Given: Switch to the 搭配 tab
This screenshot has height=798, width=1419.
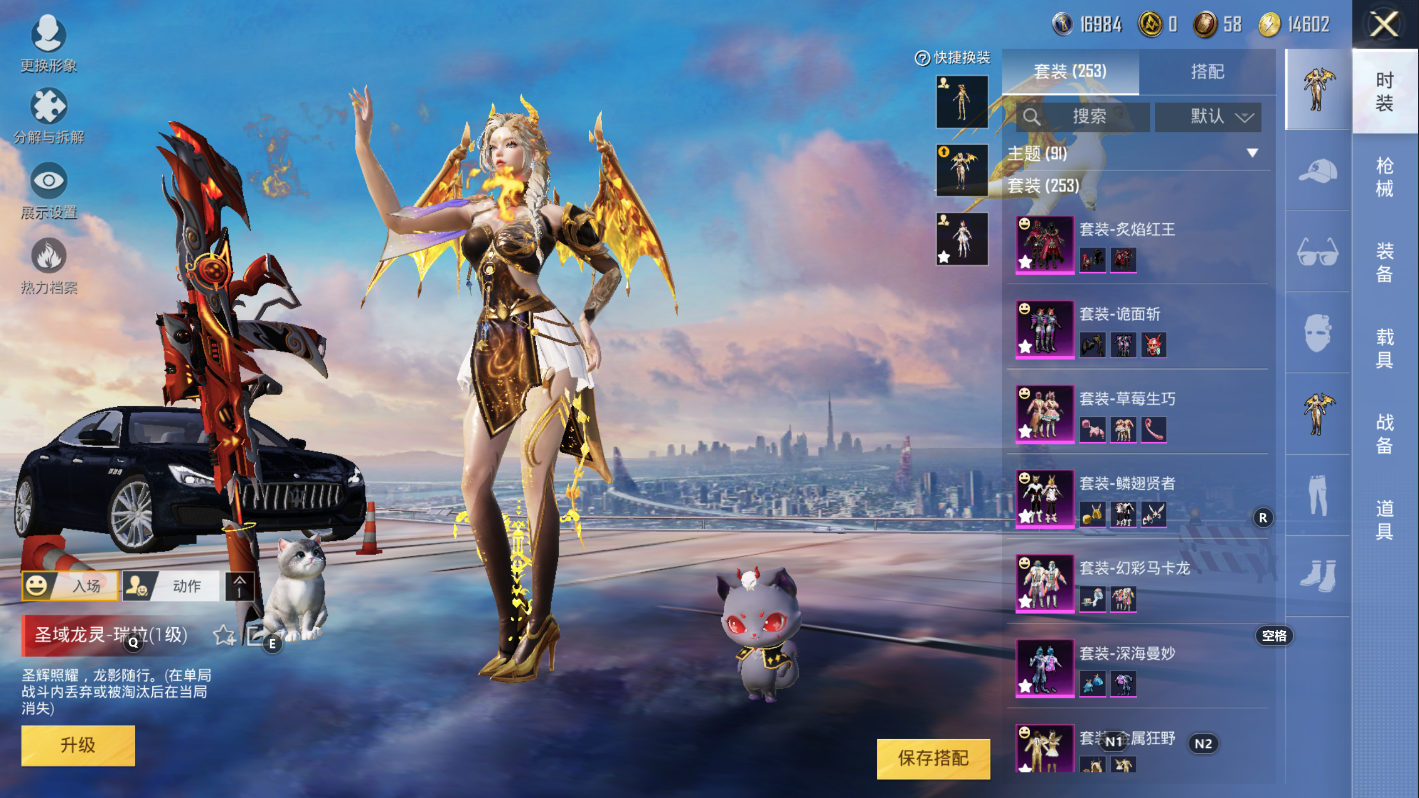Looking at the screenshot, I should [1207, 72].
